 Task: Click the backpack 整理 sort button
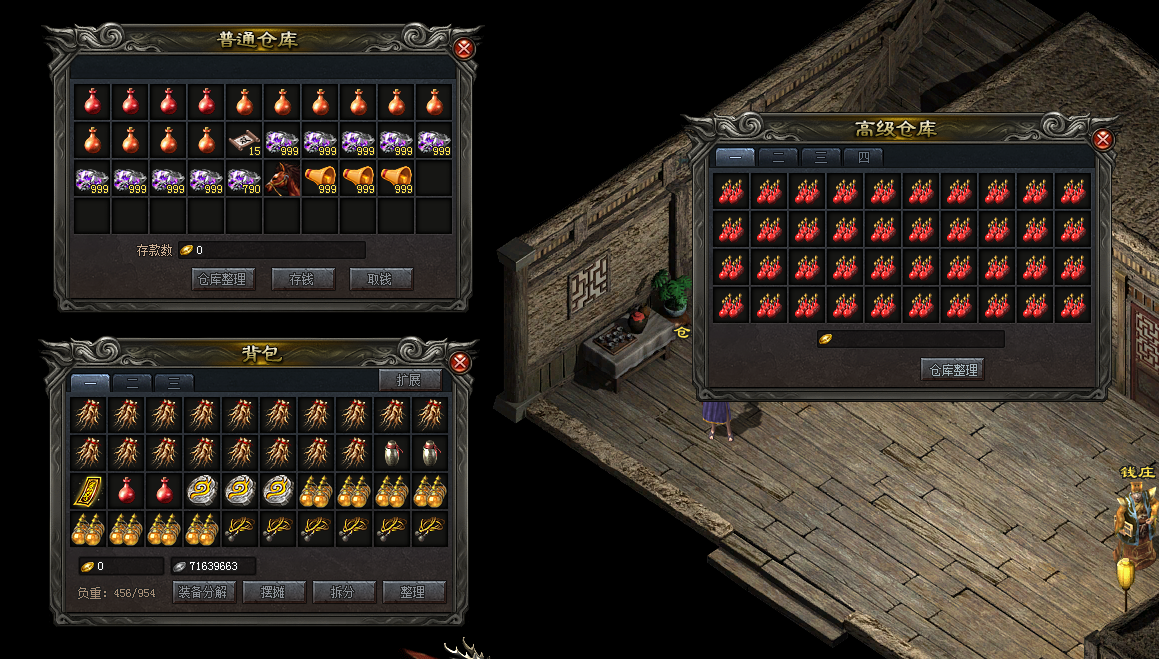[x=413, y=592]
